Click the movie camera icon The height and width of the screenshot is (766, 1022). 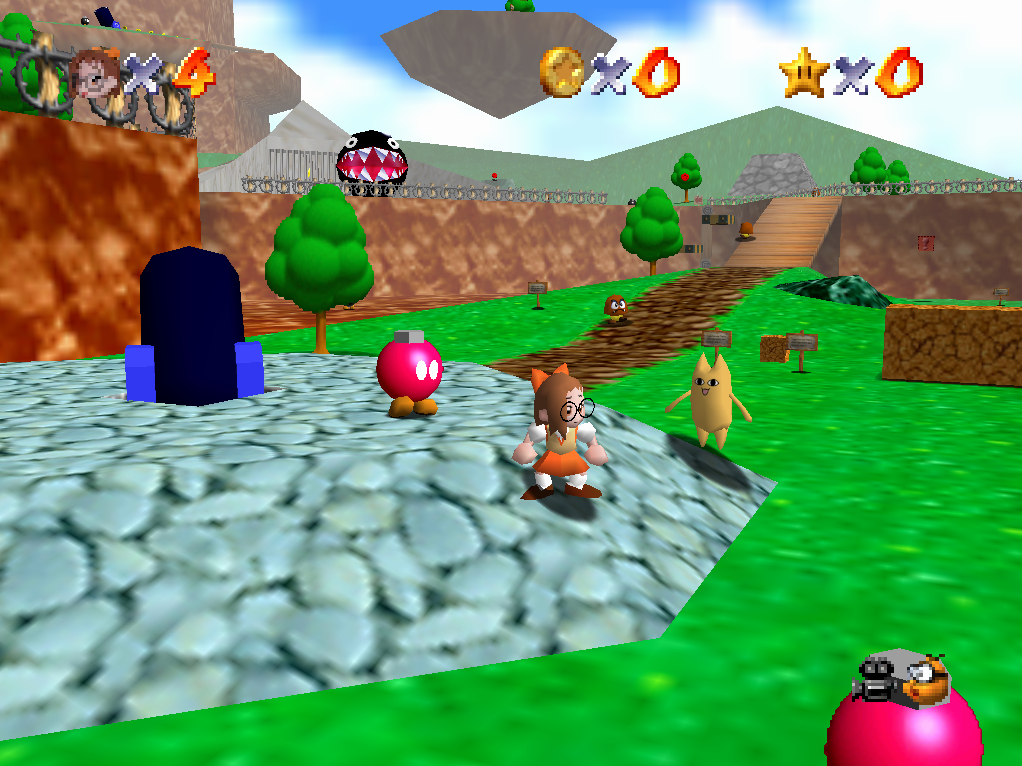tap(876, 680)
